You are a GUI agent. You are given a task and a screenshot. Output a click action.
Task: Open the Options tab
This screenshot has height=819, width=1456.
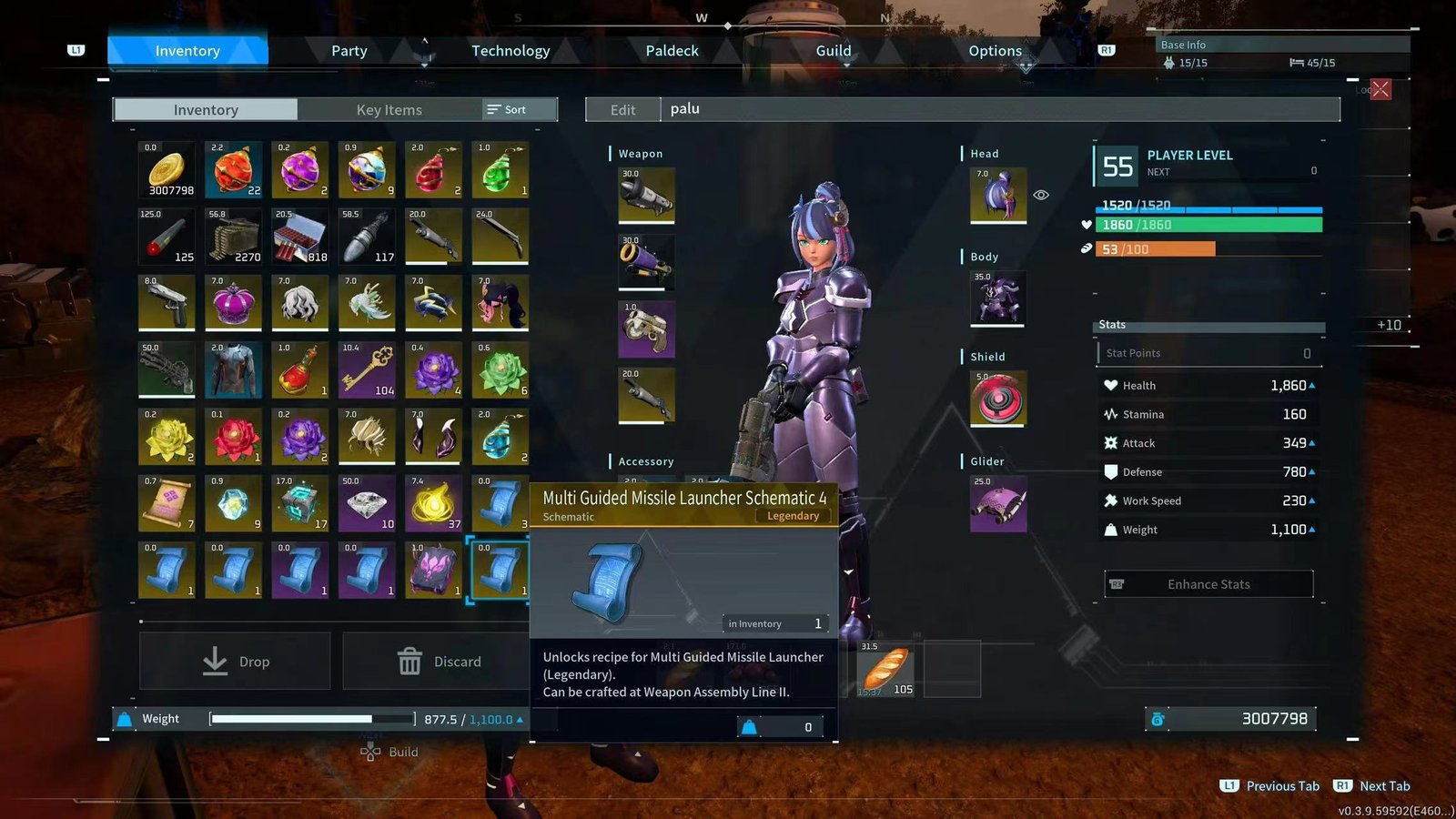(995, 51)
